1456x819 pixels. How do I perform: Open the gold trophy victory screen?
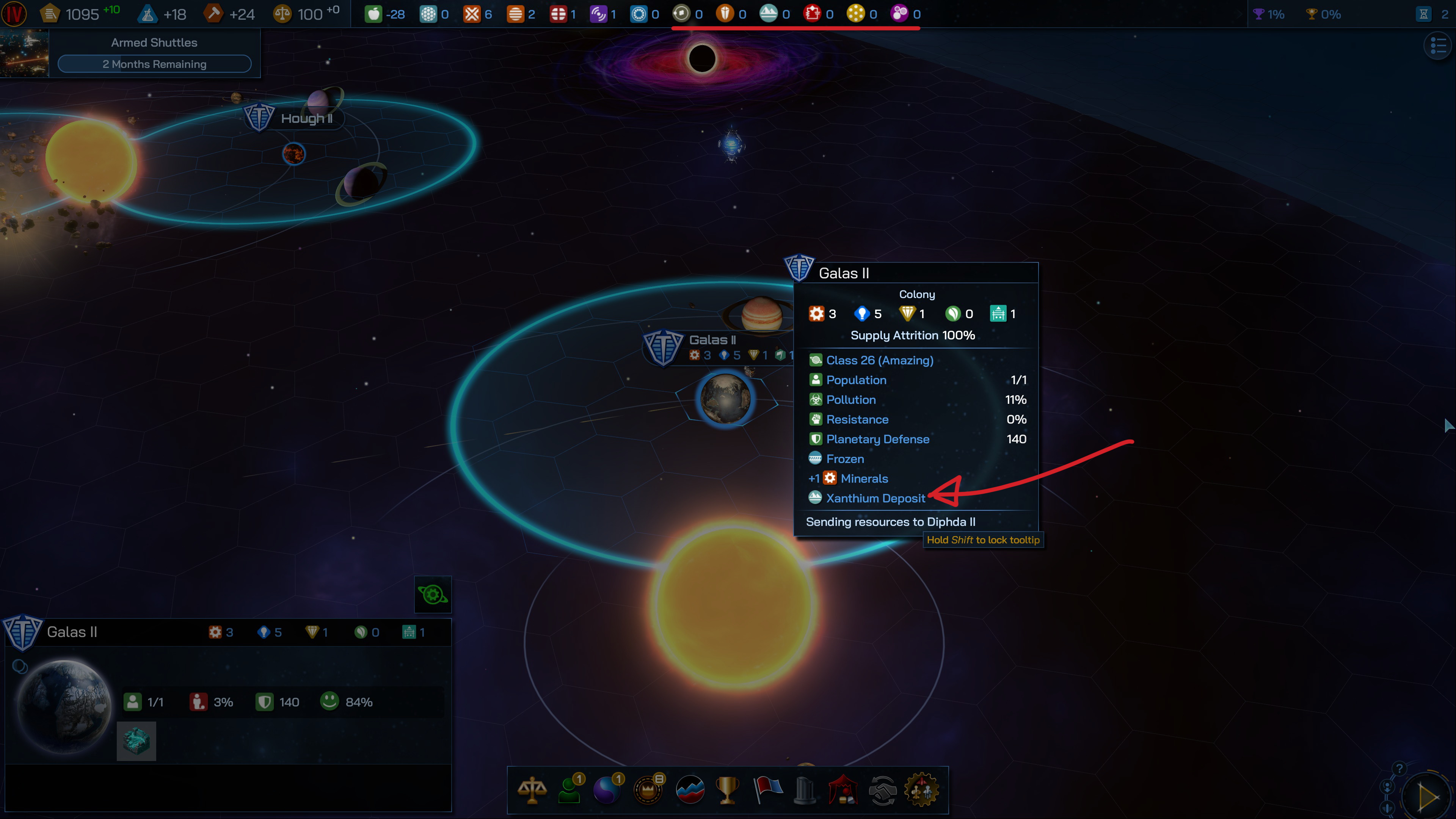[728, 790]
